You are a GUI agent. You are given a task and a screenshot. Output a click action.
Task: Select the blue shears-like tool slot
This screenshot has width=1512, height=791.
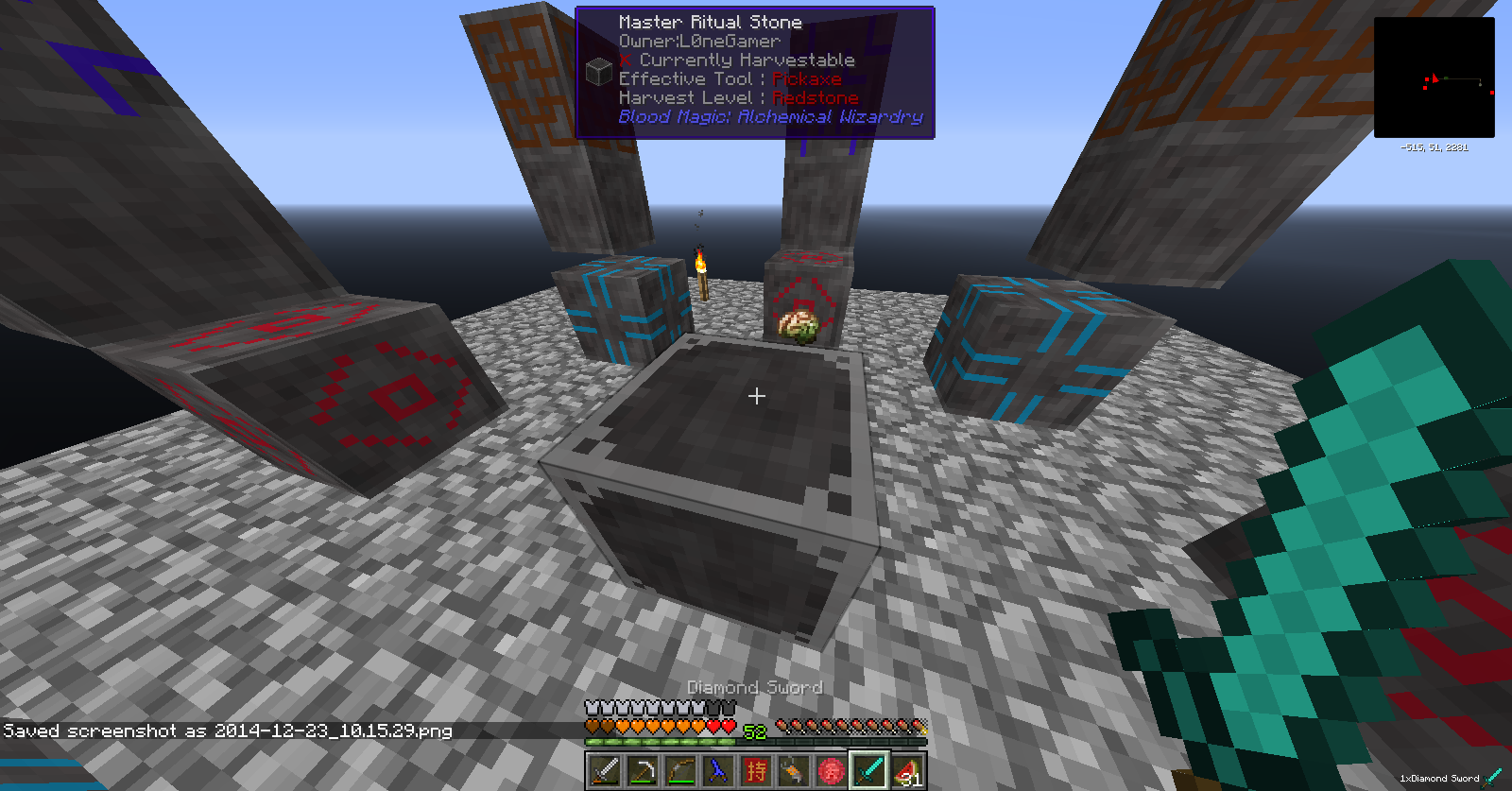pyautogui.click(x=718, y=771)
